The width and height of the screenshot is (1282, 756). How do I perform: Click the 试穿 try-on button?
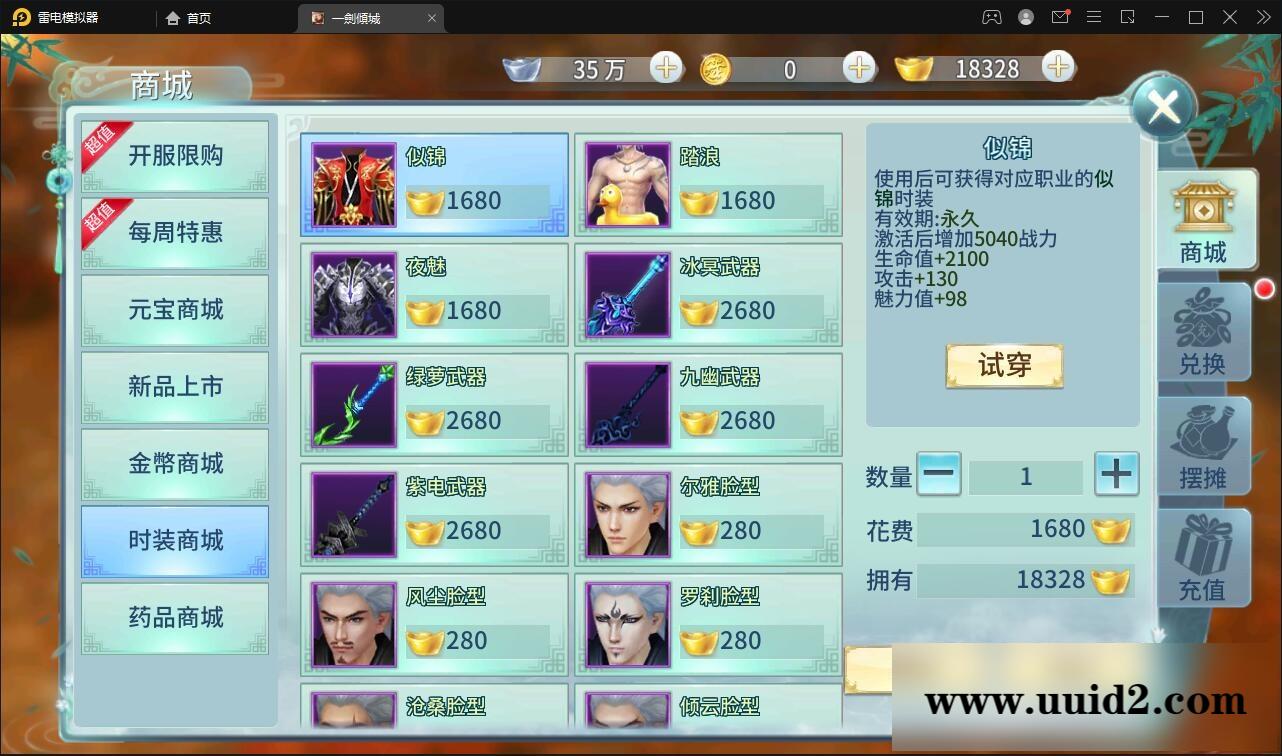(1003, 367)
